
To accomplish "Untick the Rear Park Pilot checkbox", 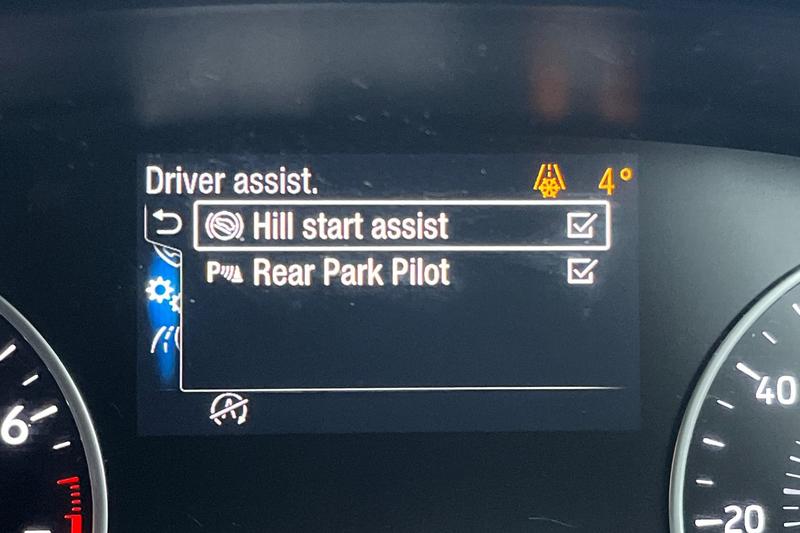I will pyautogui.click(x=581, y=271).
